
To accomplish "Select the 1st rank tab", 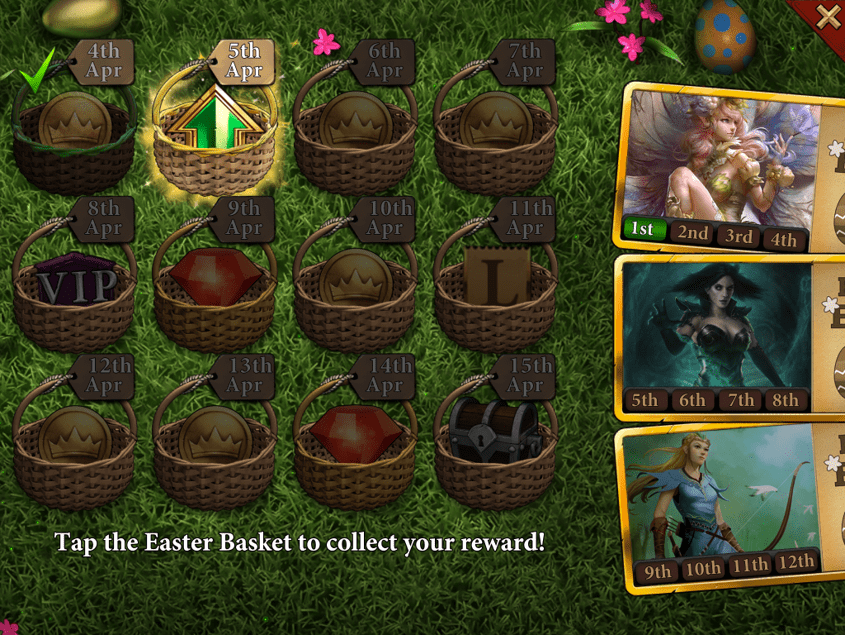I will point(643,230).
